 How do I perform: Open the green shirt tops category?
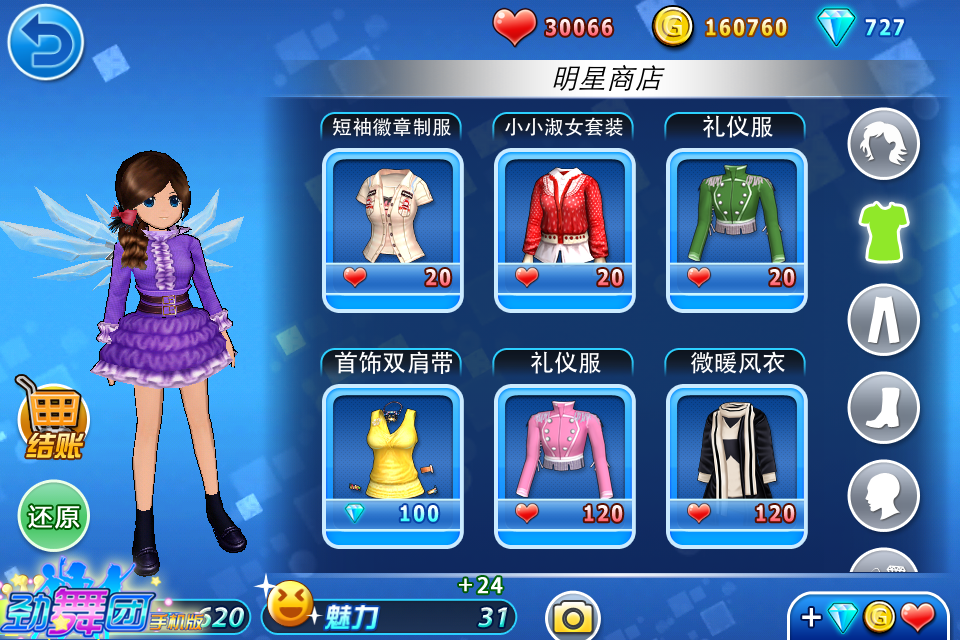(x=883, y=232)
